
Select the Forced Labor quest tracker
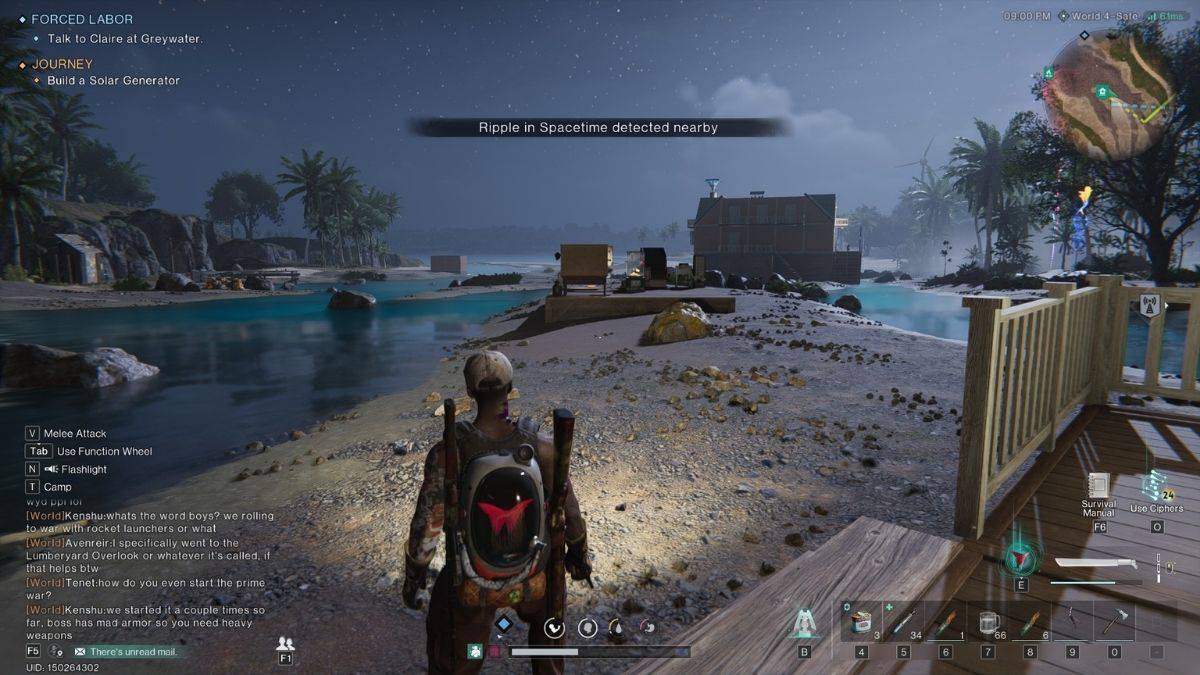click(82, 19)
